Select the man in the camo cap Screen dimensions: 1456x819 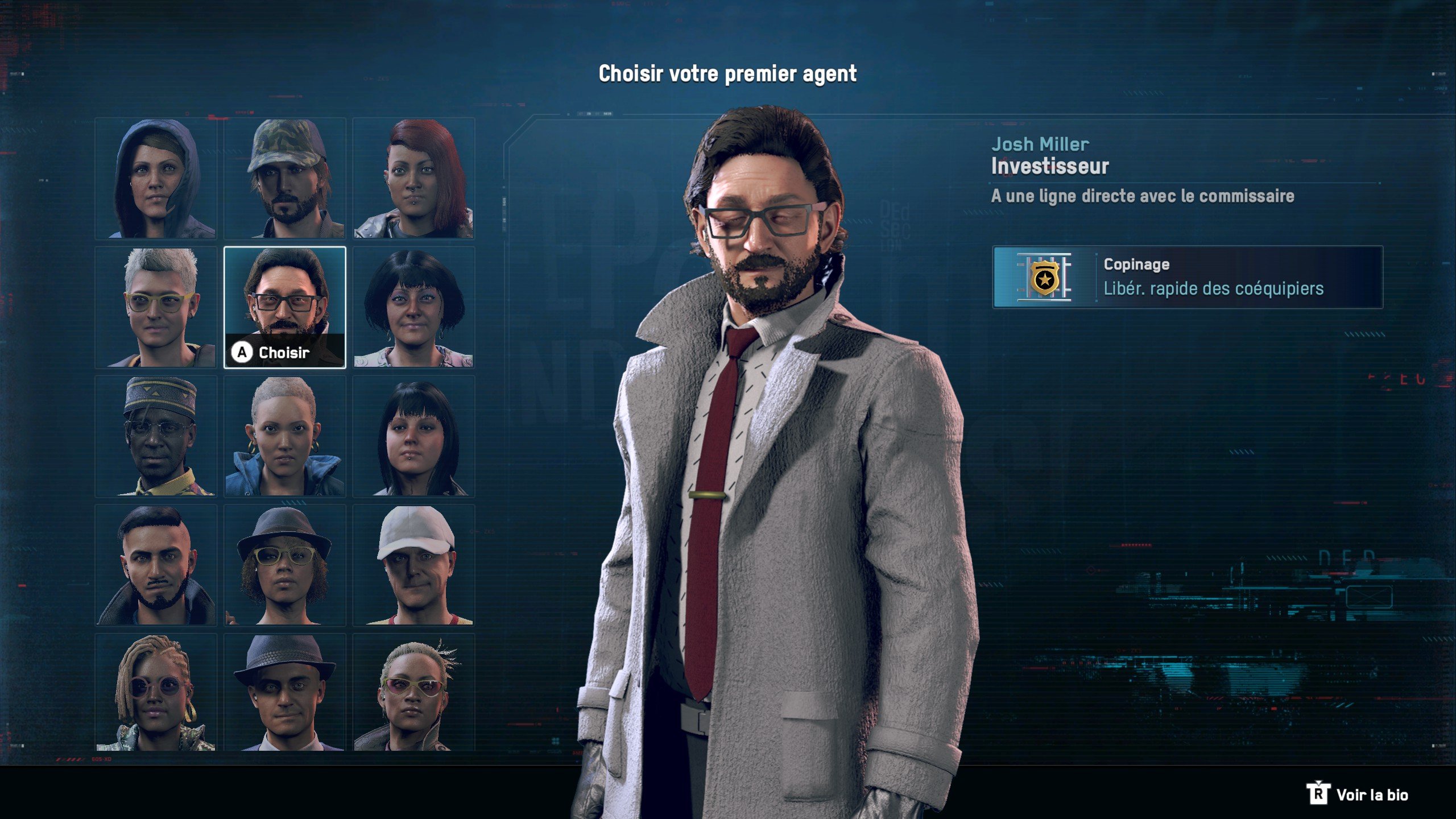(x=284, y=179)
